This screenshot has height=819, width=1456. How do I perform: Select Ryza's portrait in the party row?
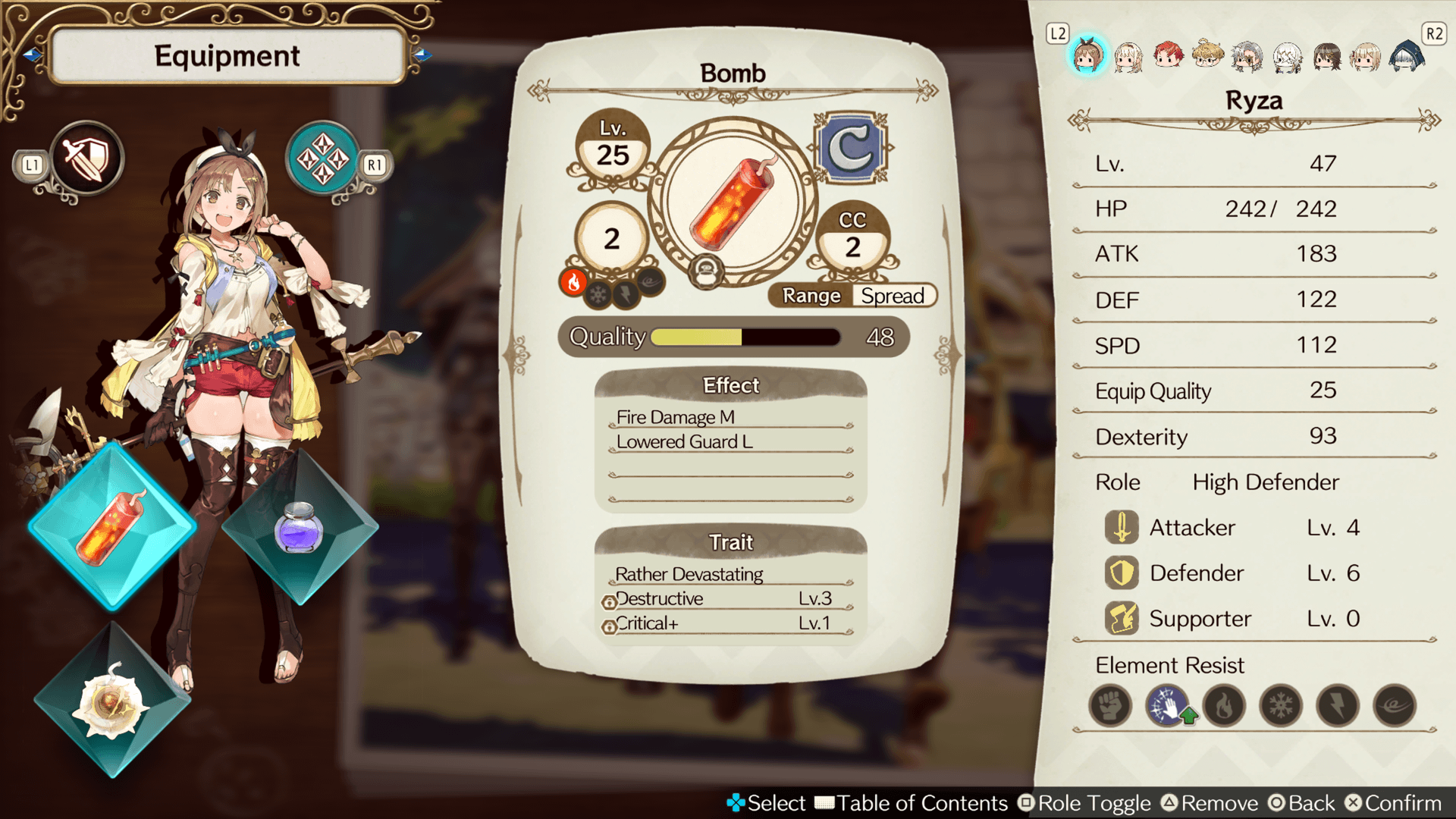pos(1088,55)
